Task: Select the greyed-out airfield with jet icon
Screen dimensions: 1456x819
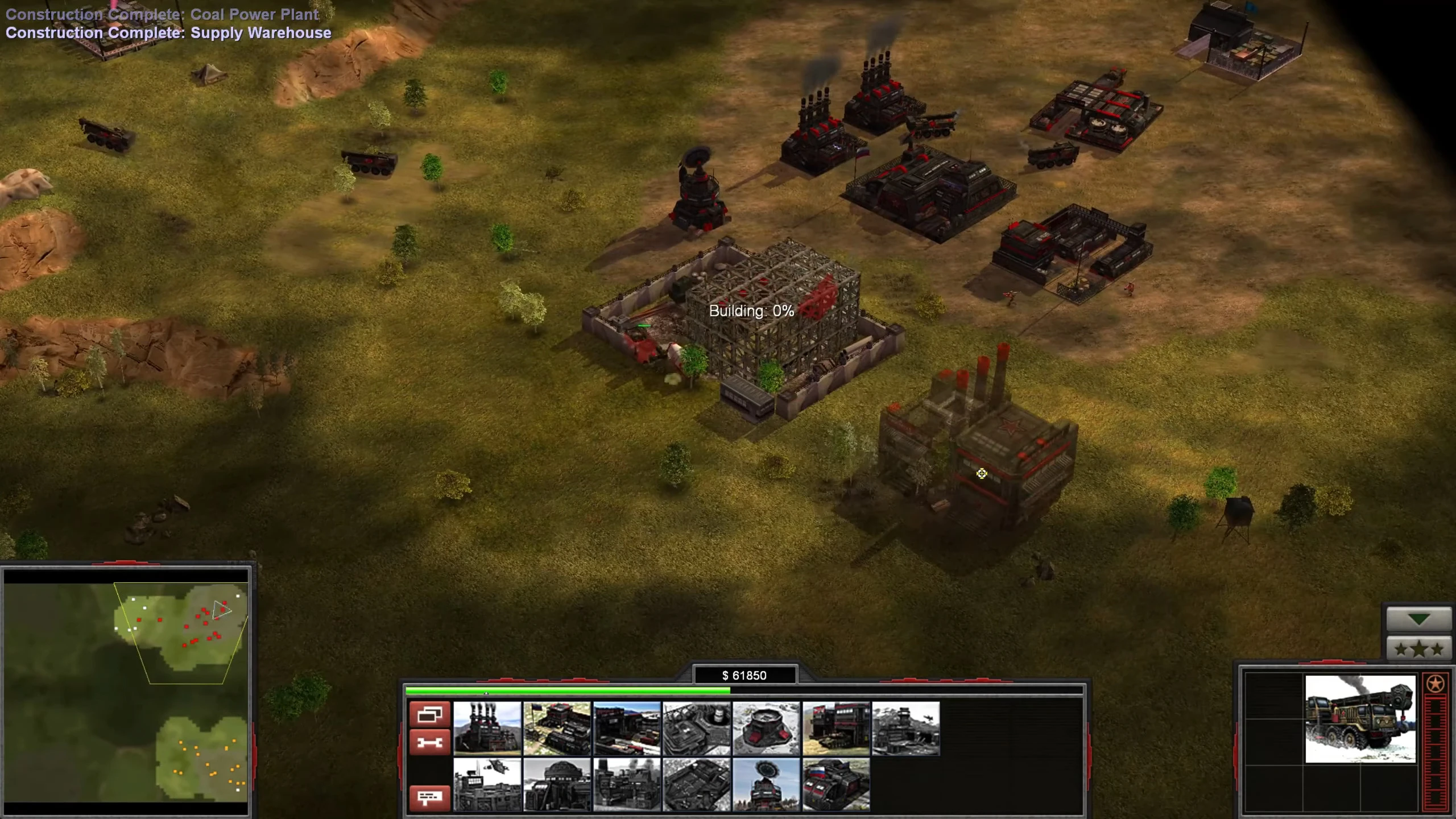Action: click(905, 729)
